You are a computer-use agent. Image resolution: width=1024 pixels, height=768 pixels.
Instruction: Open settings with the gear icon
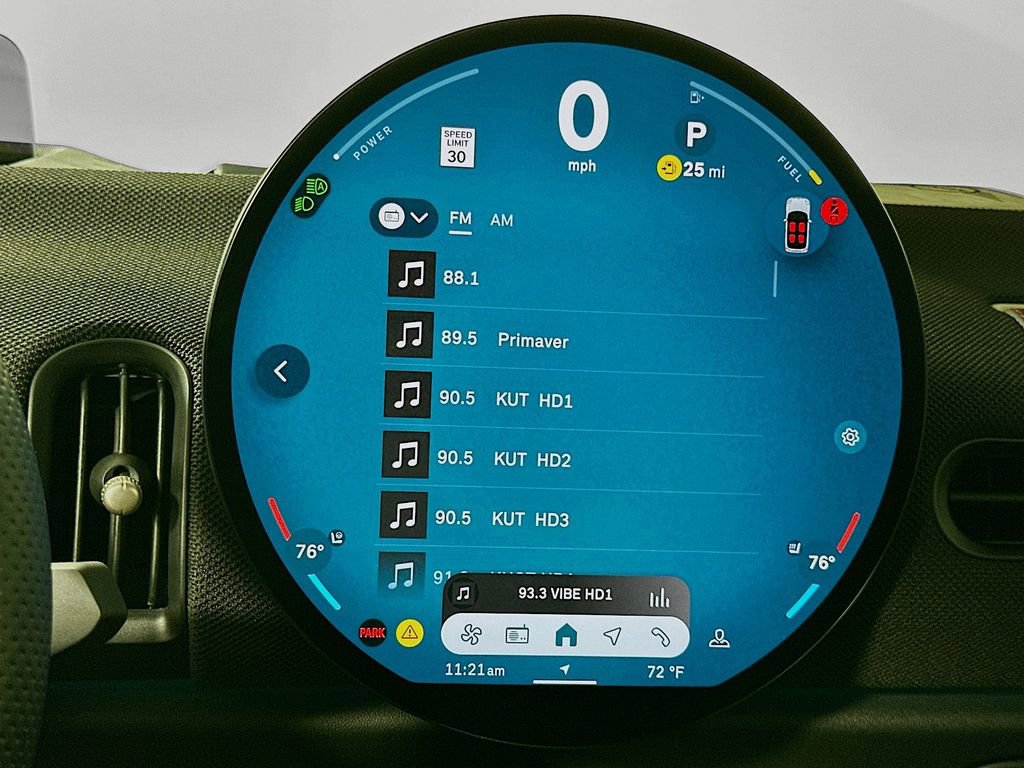(x=850, y=436)
